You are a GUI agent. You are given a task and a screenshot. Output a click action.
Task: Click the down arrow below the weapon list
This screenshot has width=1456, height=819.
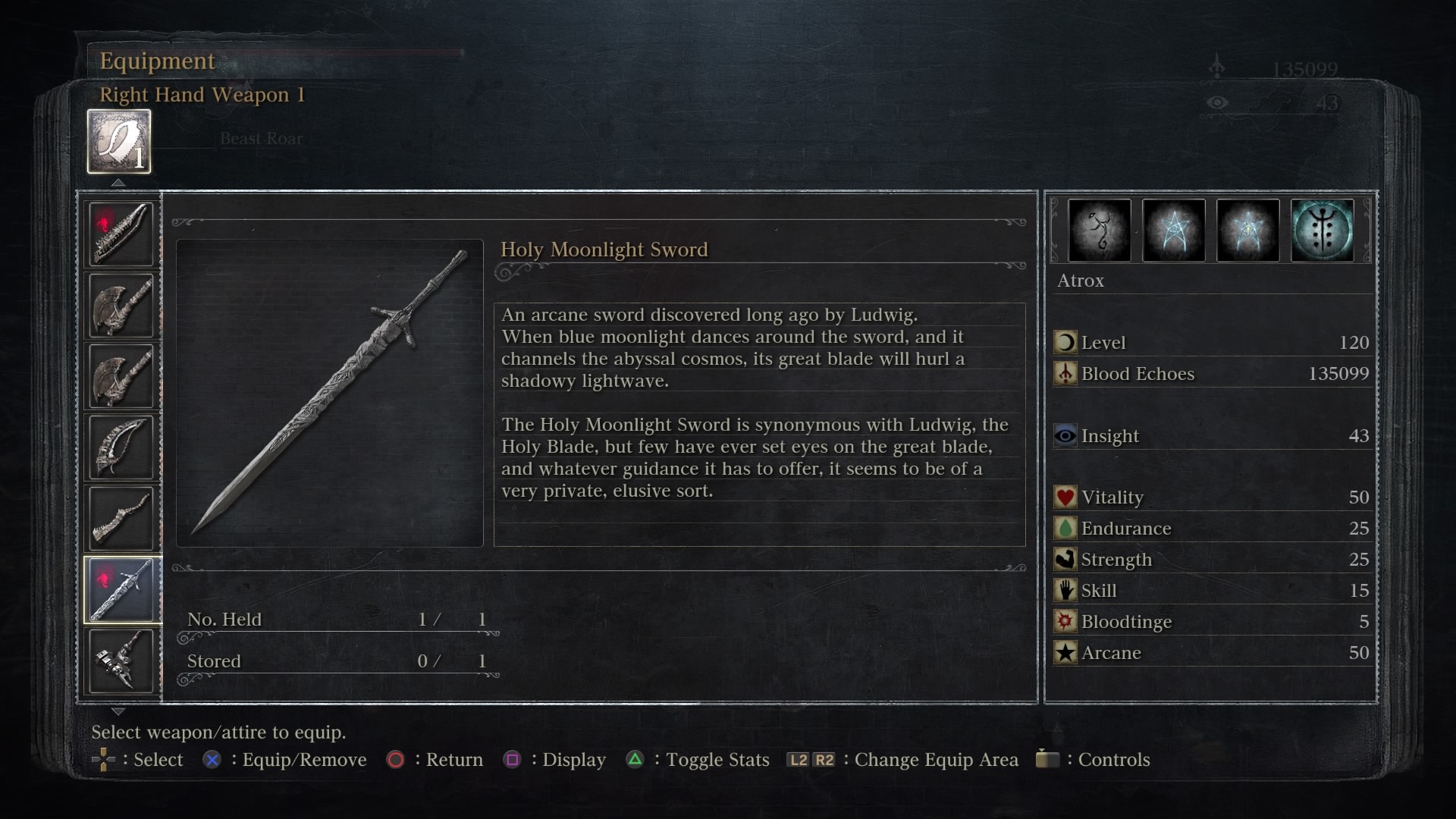click(118, 711)
